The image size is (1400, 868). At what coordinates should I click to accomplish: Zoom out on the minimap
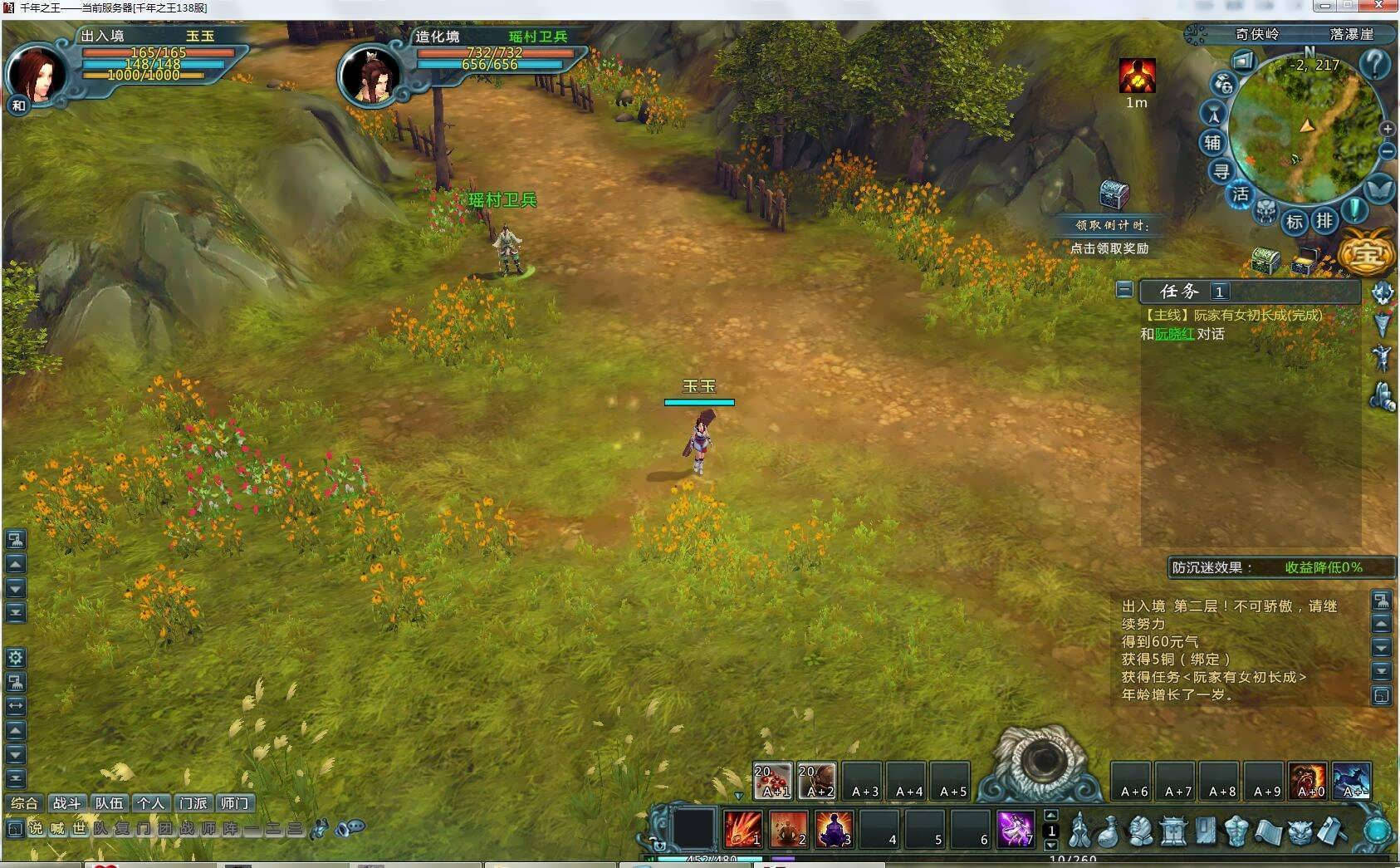1387,151
